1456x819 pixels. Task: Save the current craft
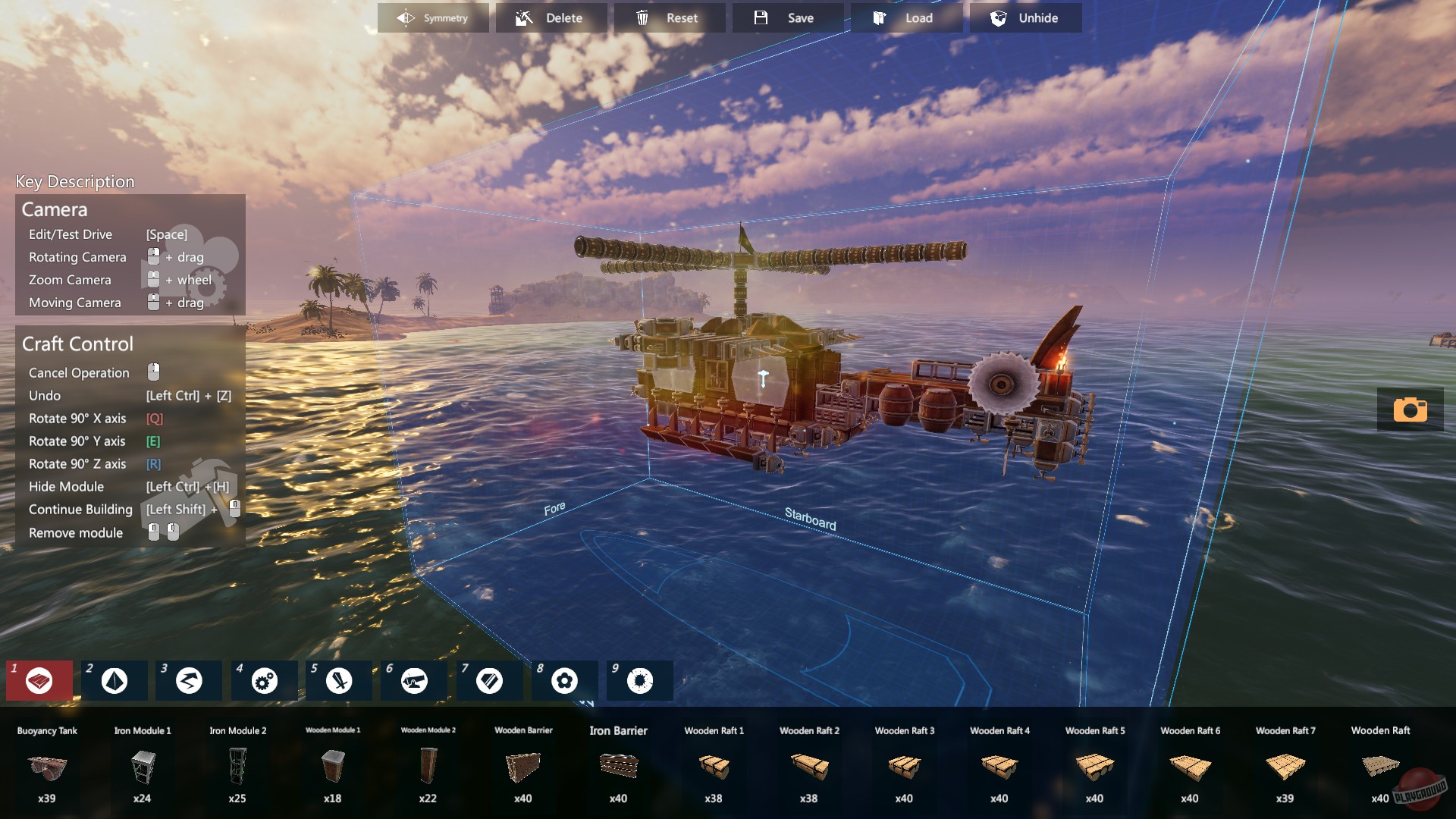pyautogui.click(x=789, y=17)
